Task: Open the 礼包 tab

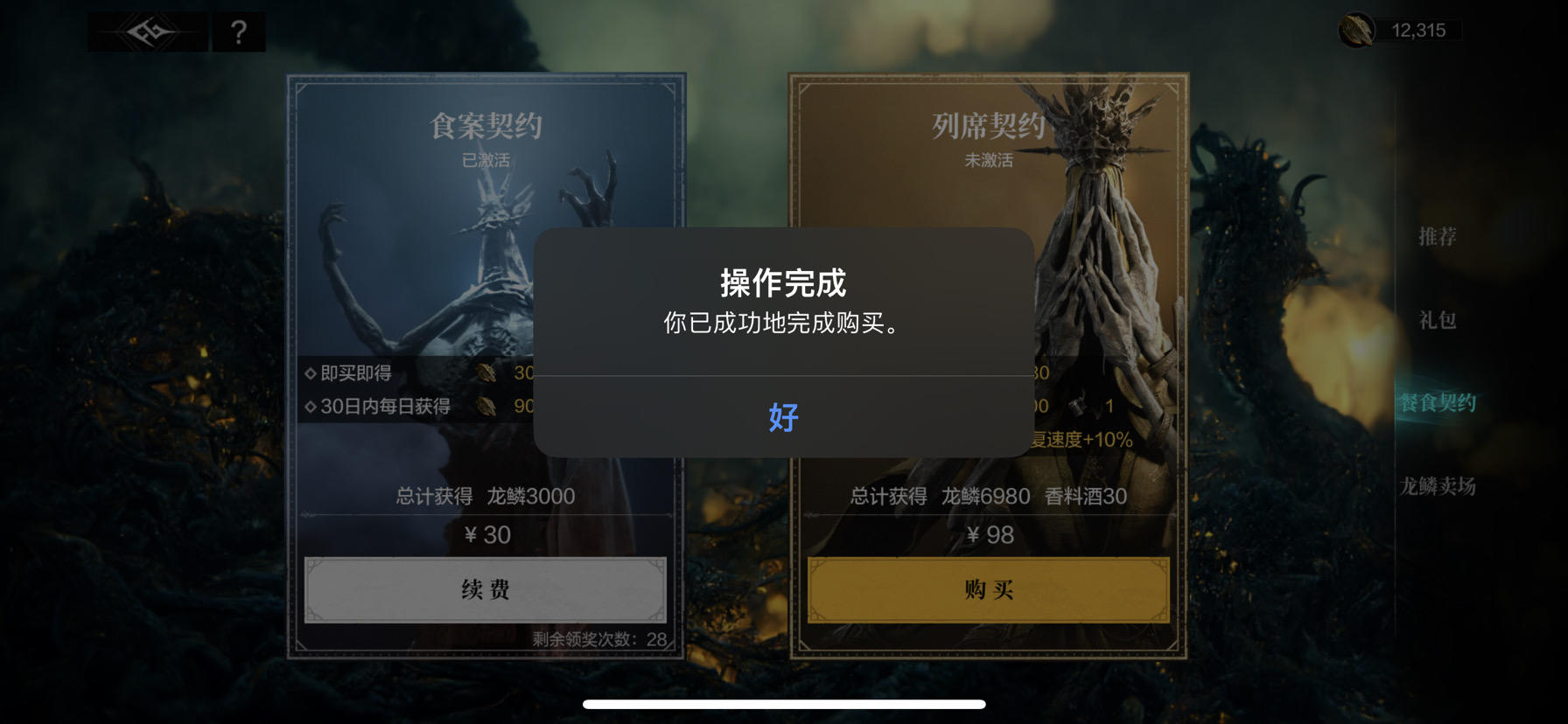Action: click(x=1437, y=321)
